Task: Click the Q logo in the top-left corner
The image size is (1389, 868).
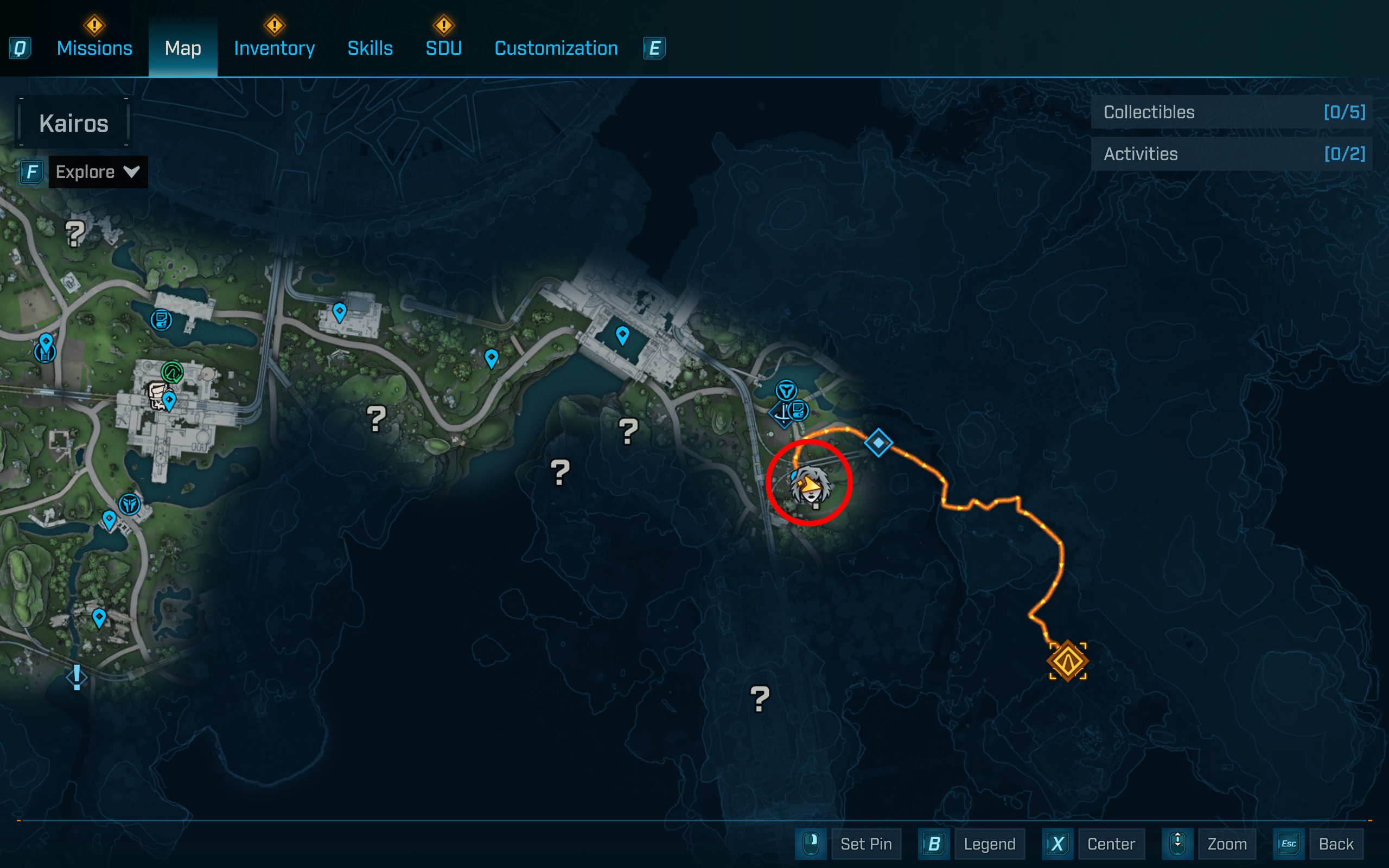Action: point(19,48)
